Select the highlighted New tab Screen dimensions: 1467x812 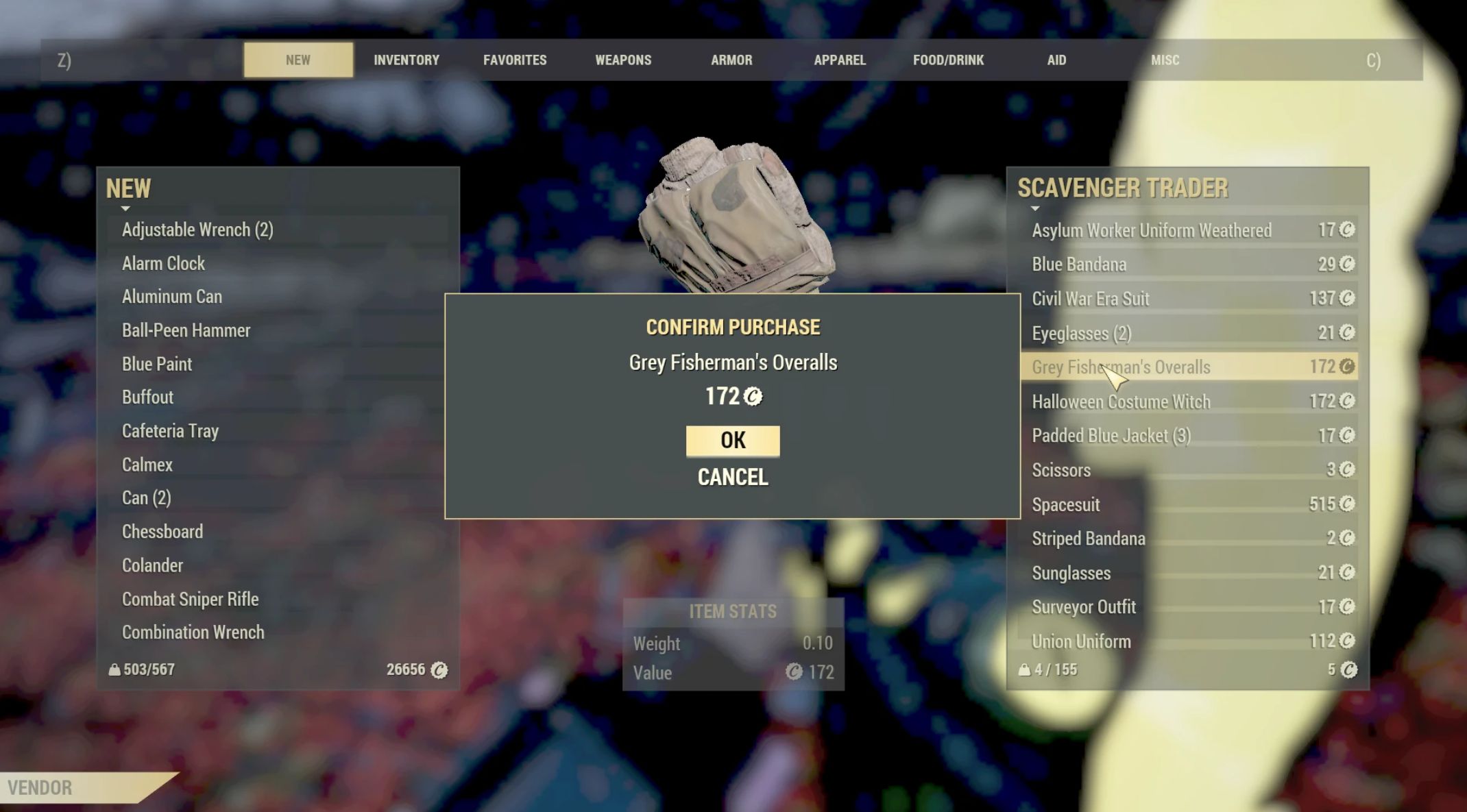tap(298, 60)
